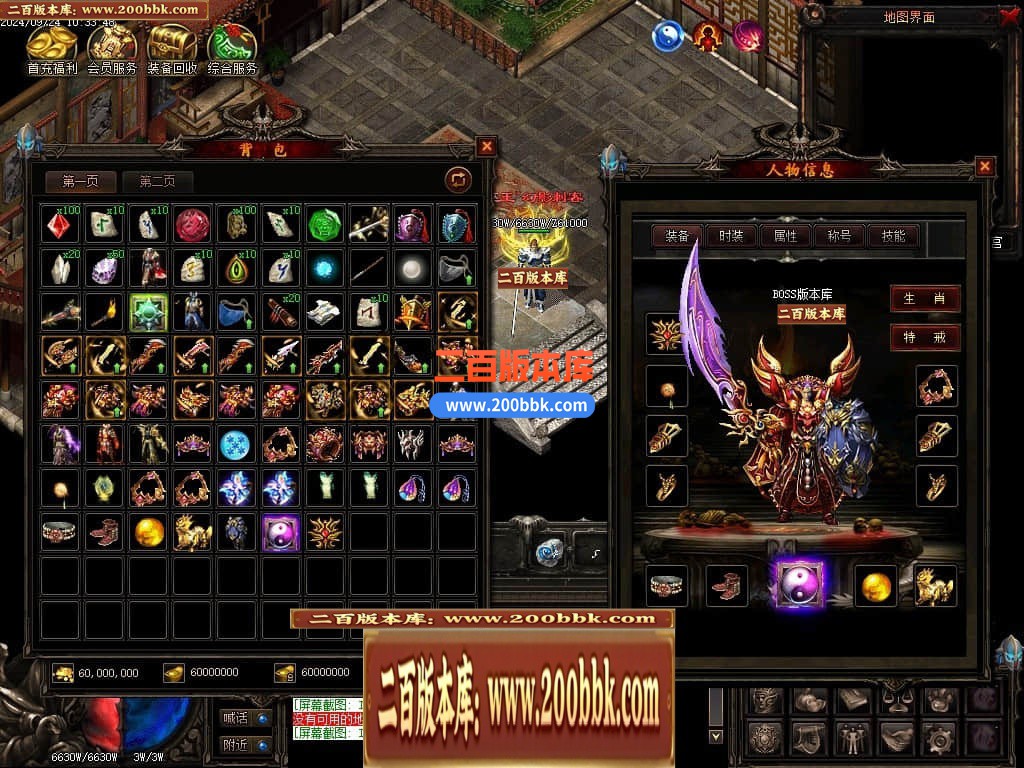Image resolution: width=1024 pixels, height=768 pixels.
Task: Open the 会员服务 member service icon
Action: tap(112, 45)
